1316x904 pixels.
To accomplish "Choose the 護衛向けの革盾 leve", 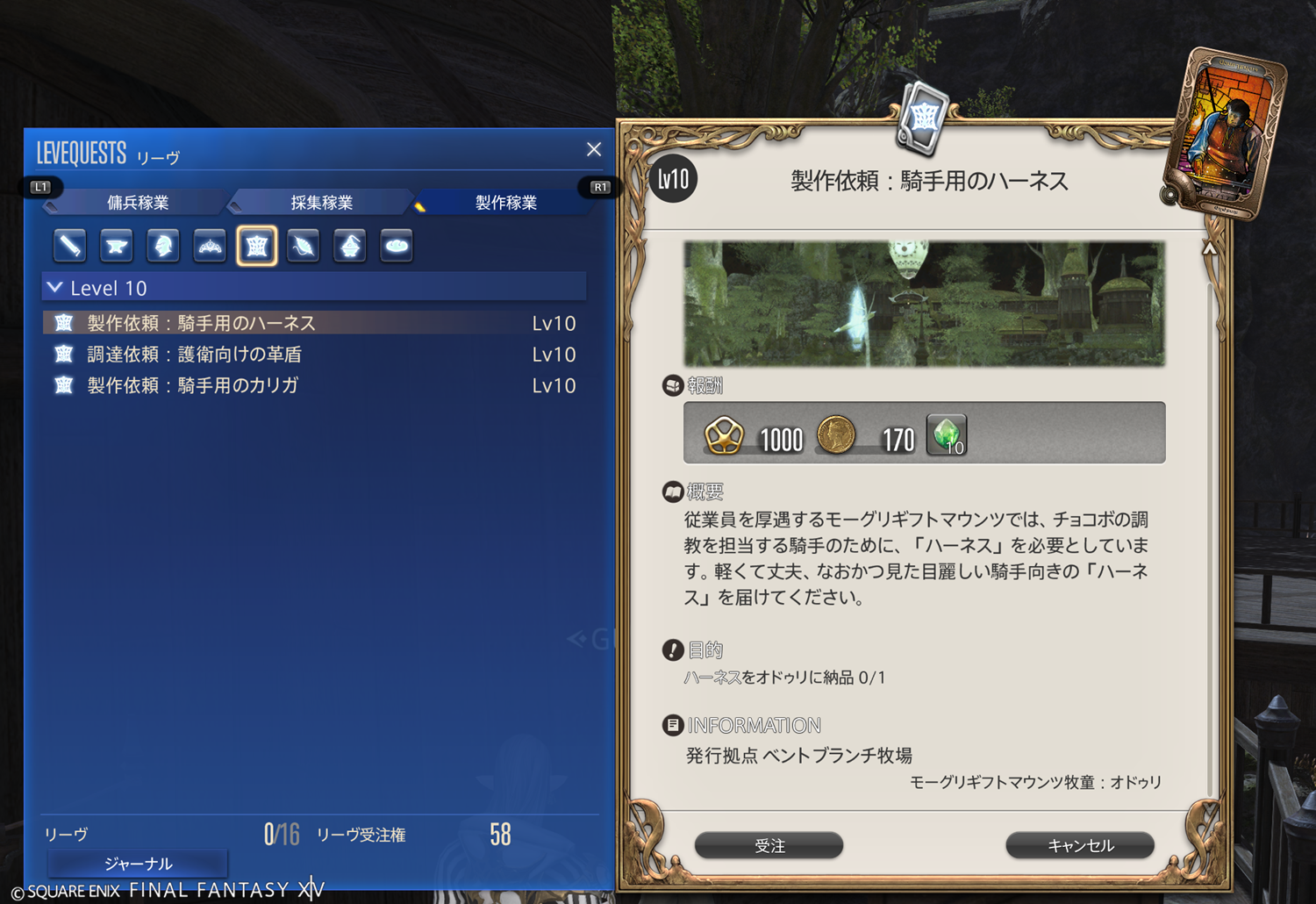I will tap(195, 355).
